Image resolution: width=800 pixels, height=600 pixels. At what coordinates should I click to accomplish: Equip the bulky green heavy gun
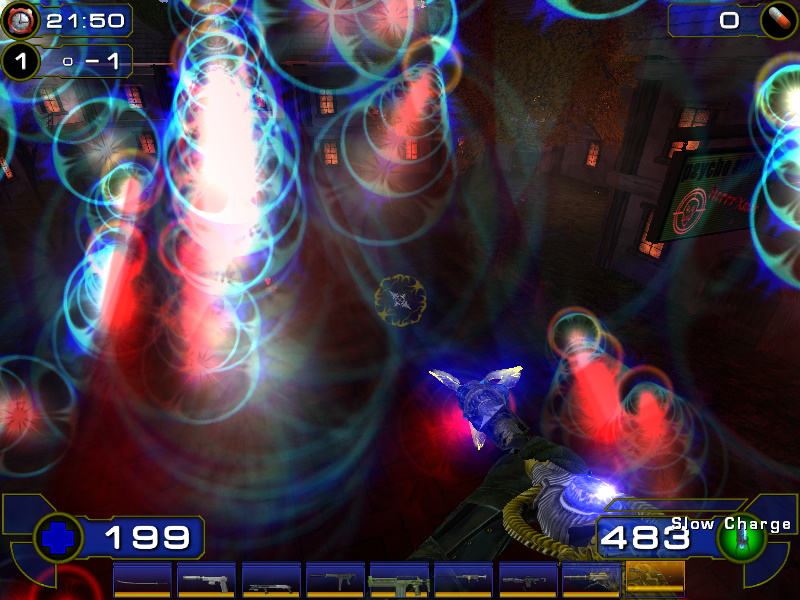tap(398, 579)
